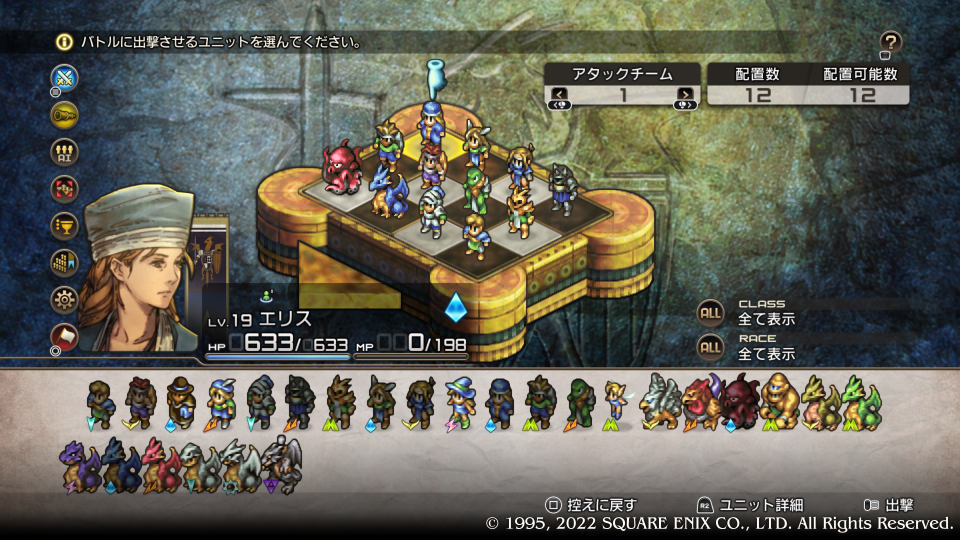Click the red formation icon
960x540 pixels.
(x=65, y=188)
